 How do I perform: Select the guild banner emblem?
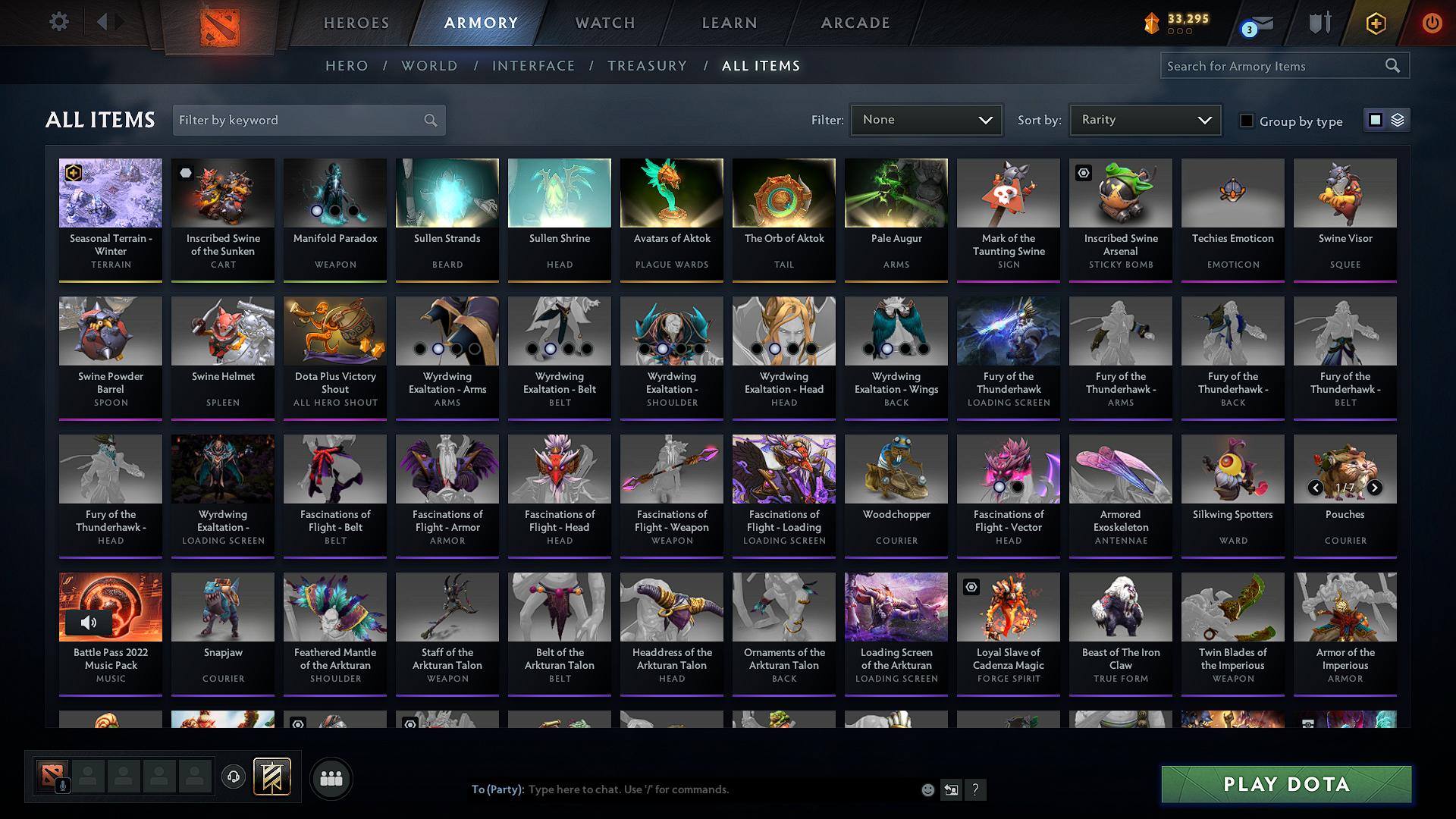coord(272,777)
